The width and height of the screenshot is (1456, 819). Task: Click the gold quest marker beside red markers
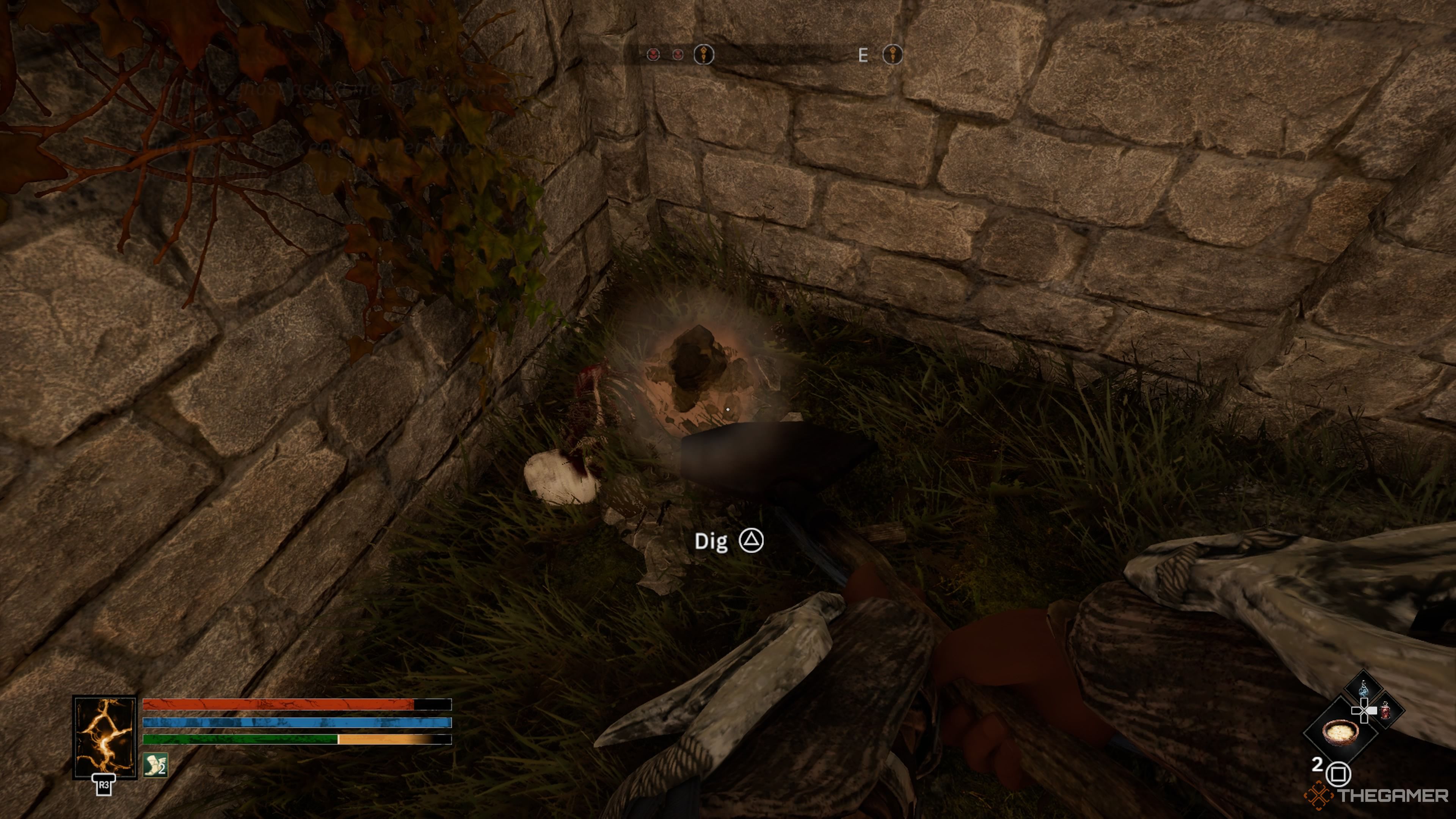[704, 55]
